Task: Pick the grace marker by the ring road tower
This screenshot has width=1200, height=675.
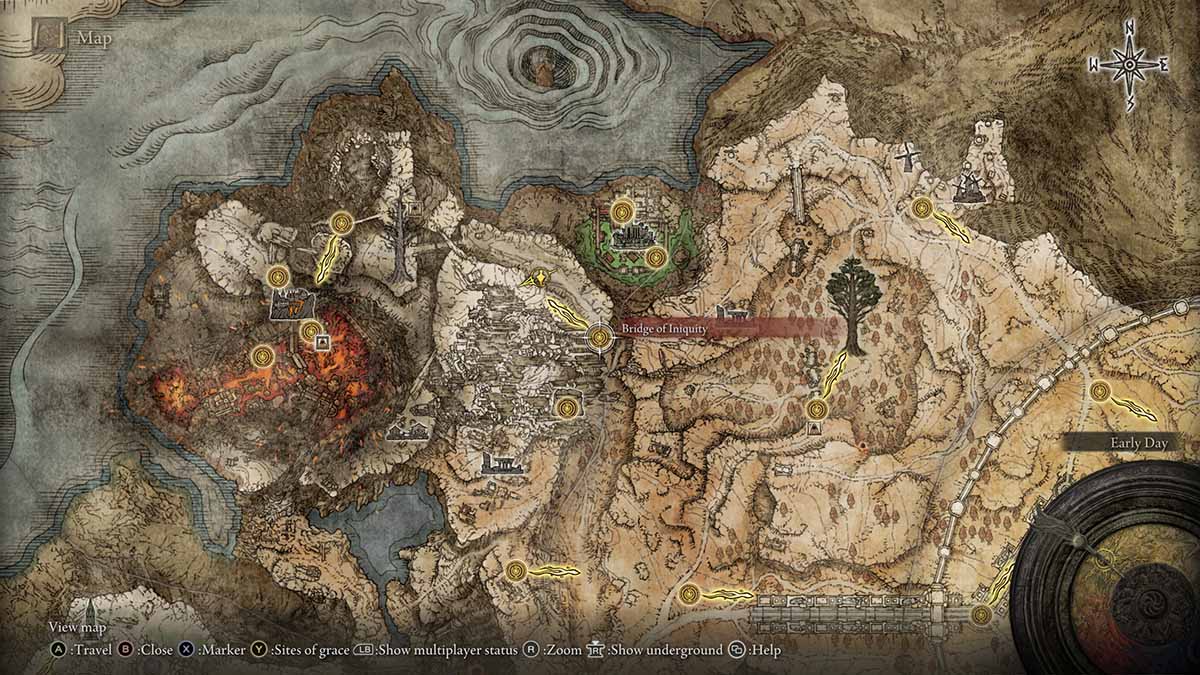Action: click(1100, 391)
